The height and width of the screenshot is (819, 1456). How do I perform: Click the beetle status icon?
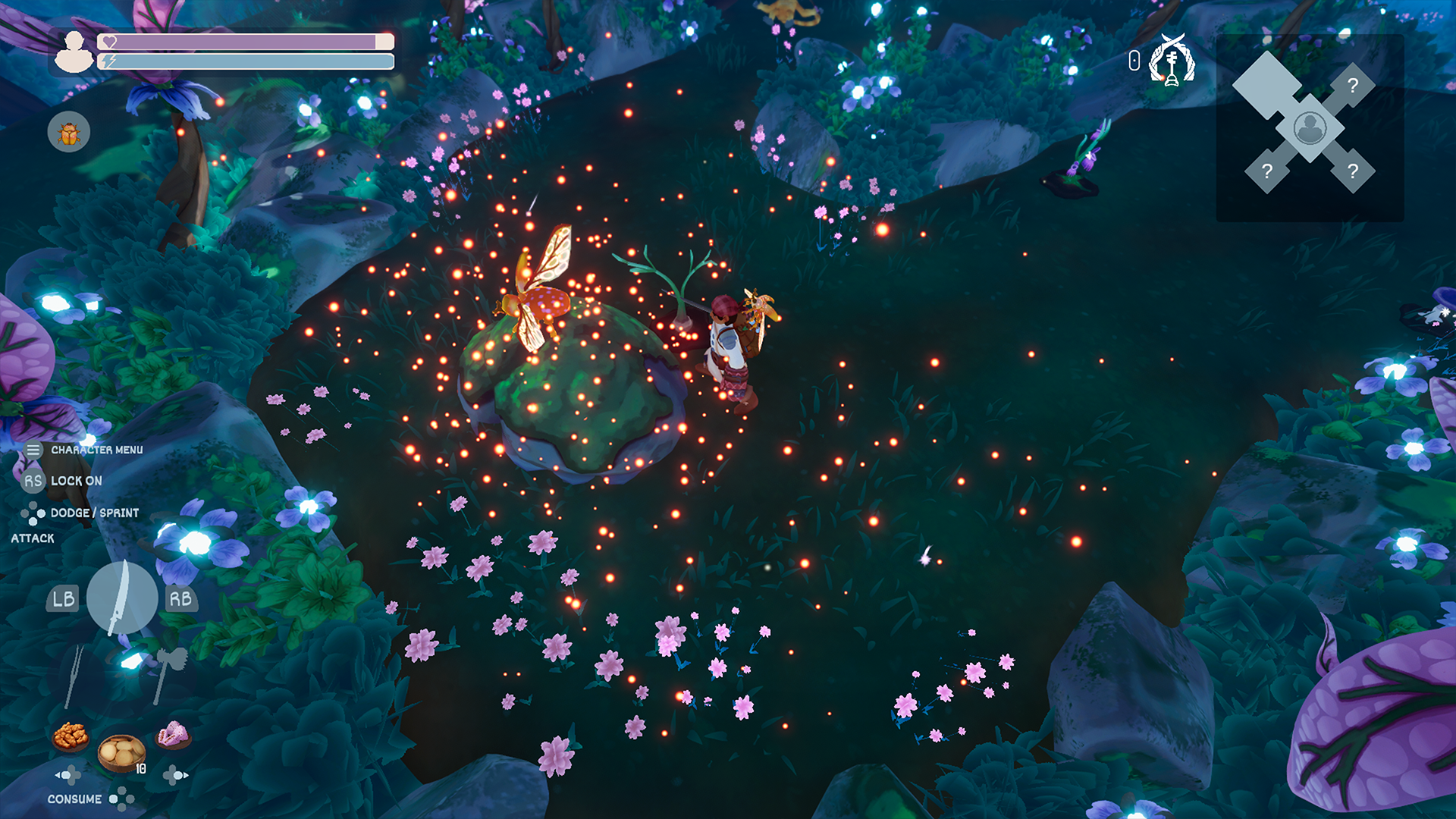click(x=69, y=133)
